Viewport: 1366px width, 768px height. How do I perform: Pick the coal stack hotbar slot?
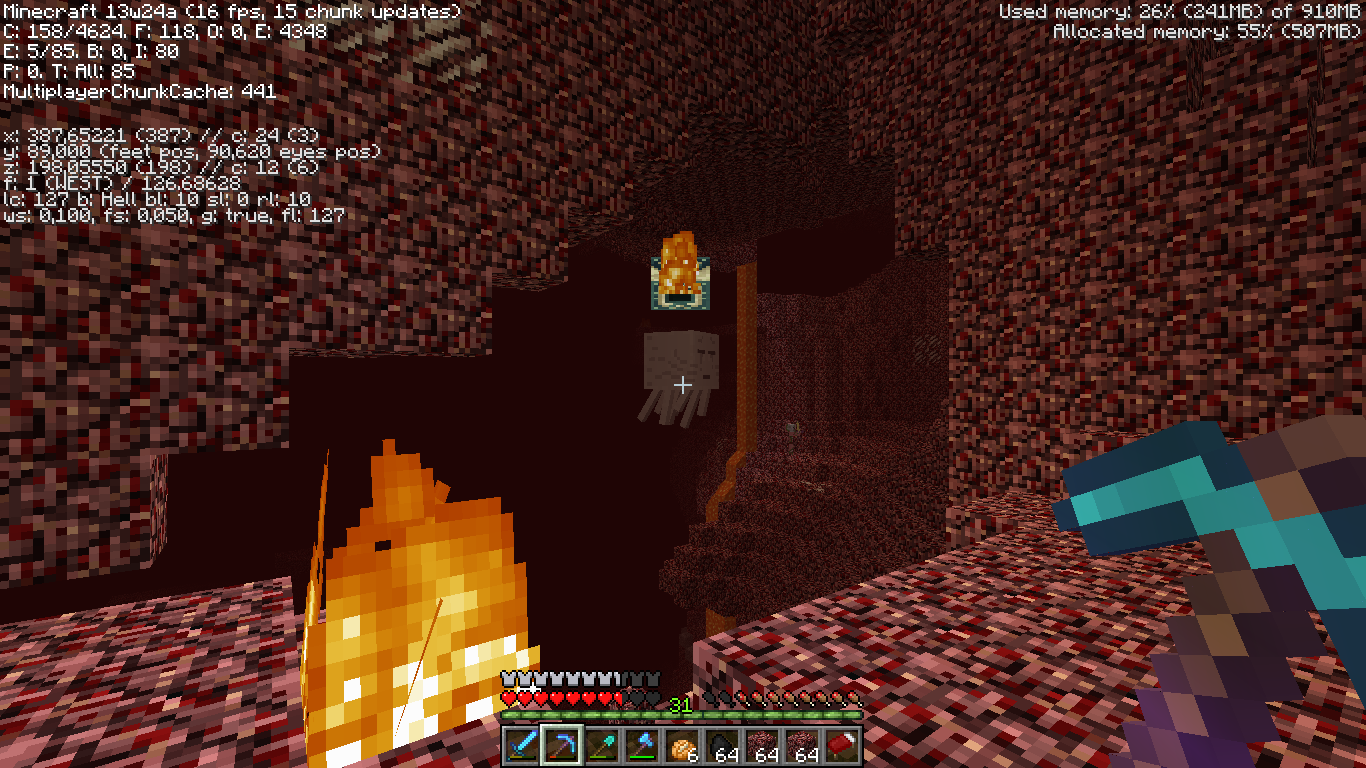[x=722, y=746]
